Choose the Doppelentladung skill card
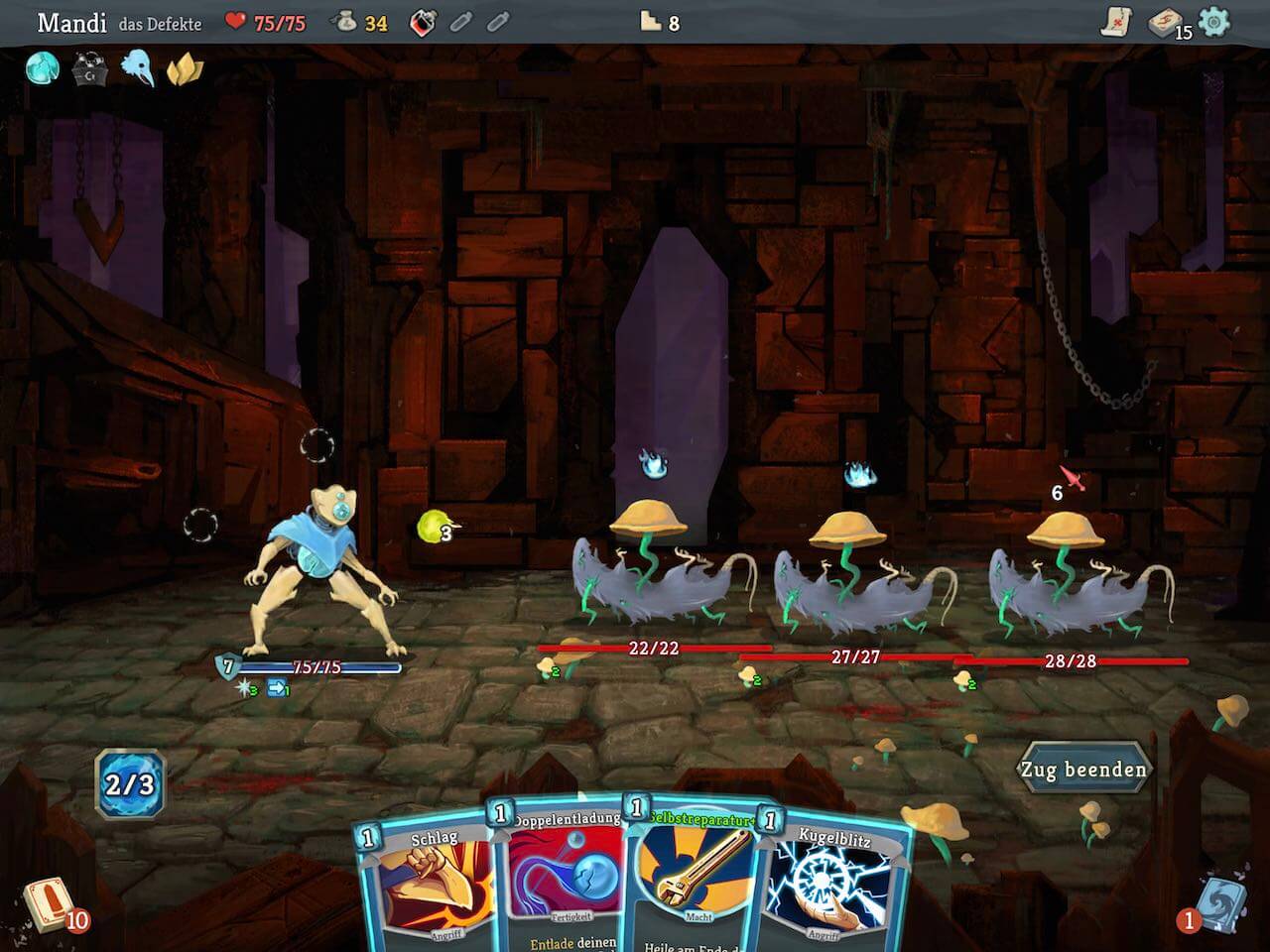Image resolution: width=1270 pixels, height=952 pixels. 563,883
